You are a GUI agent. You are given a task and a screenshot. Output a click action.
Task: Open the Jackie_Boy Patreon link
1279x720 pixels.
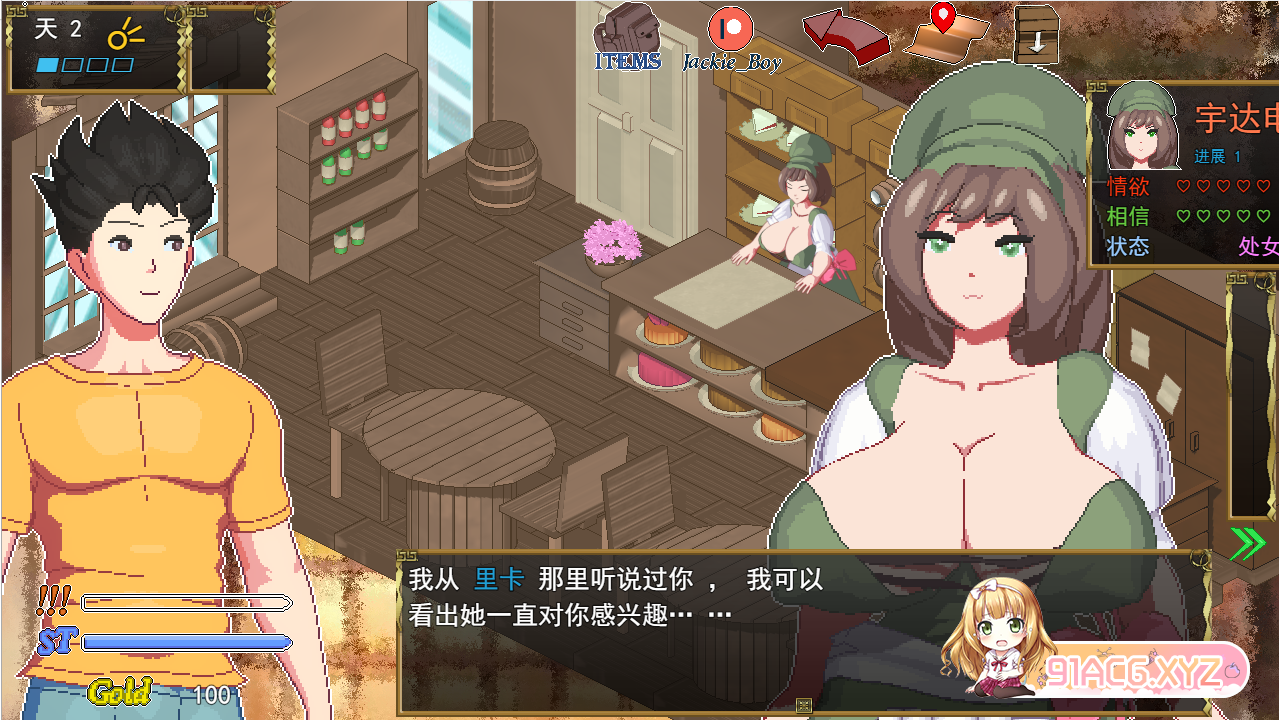click(x=731, y=36)
